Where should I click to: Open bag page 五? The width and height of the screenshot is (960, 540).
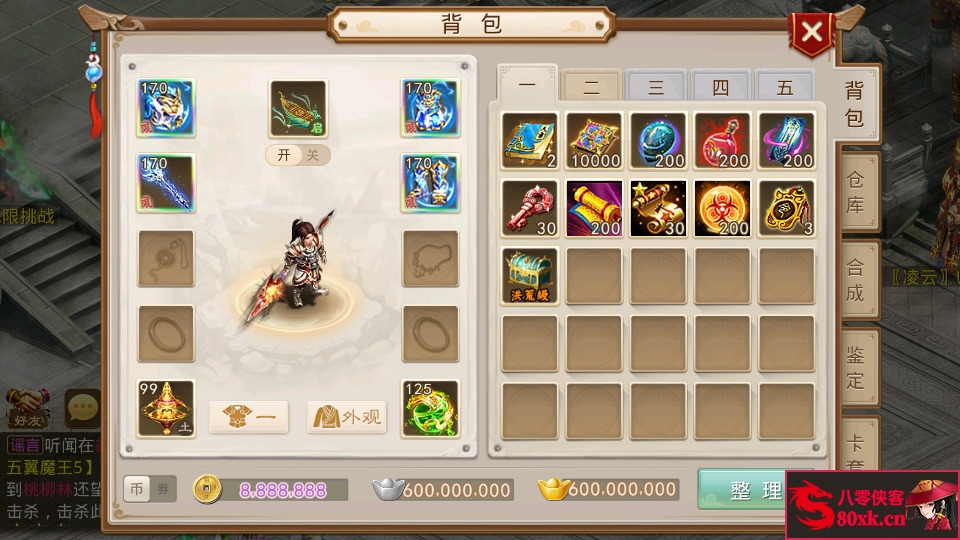(784, 88)
